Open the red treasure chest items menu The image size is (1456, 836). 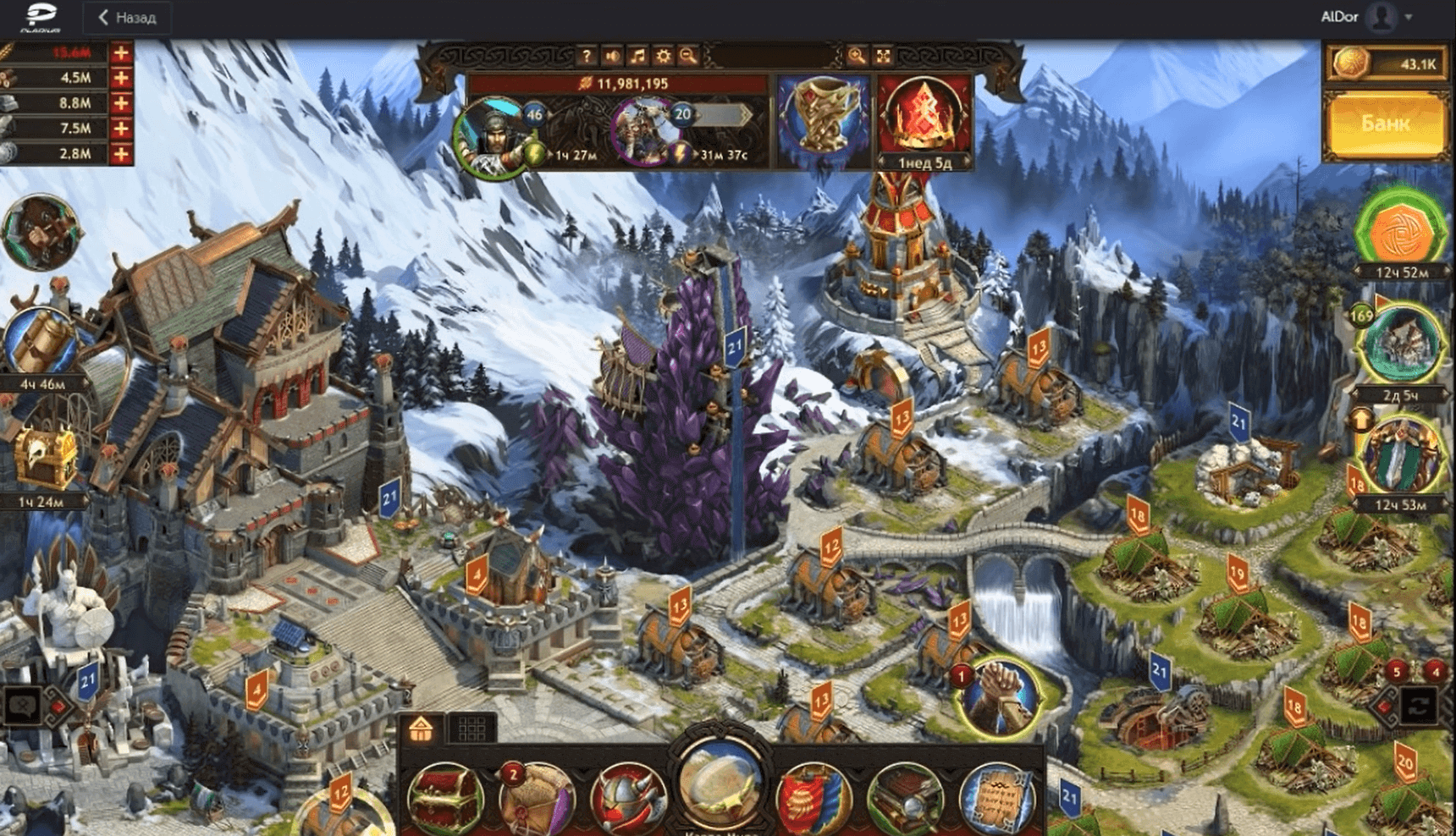pyautogui.click(x=444, y=797)
